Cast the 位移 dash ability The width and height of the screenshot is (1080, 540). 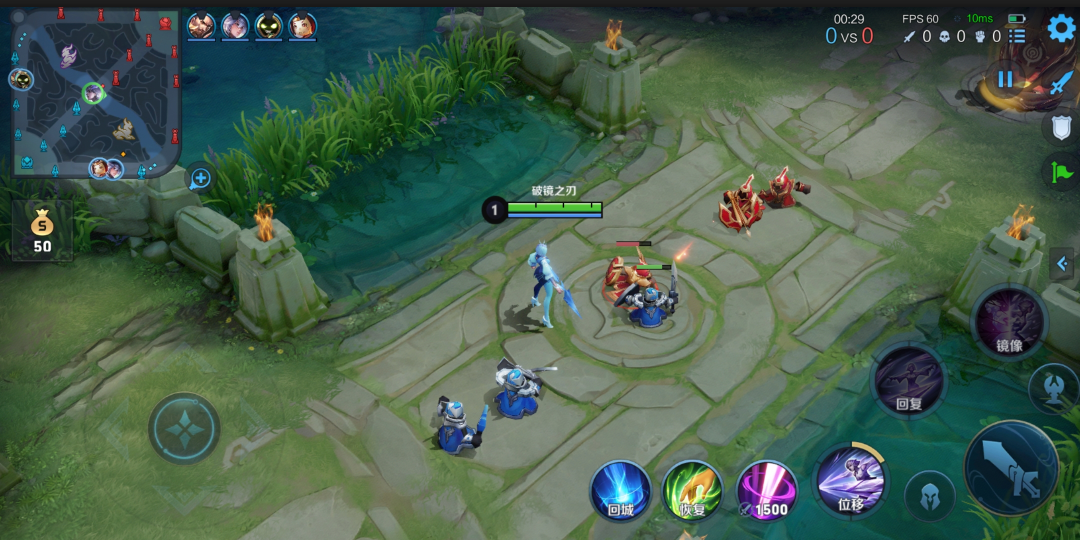coord(851,480)
